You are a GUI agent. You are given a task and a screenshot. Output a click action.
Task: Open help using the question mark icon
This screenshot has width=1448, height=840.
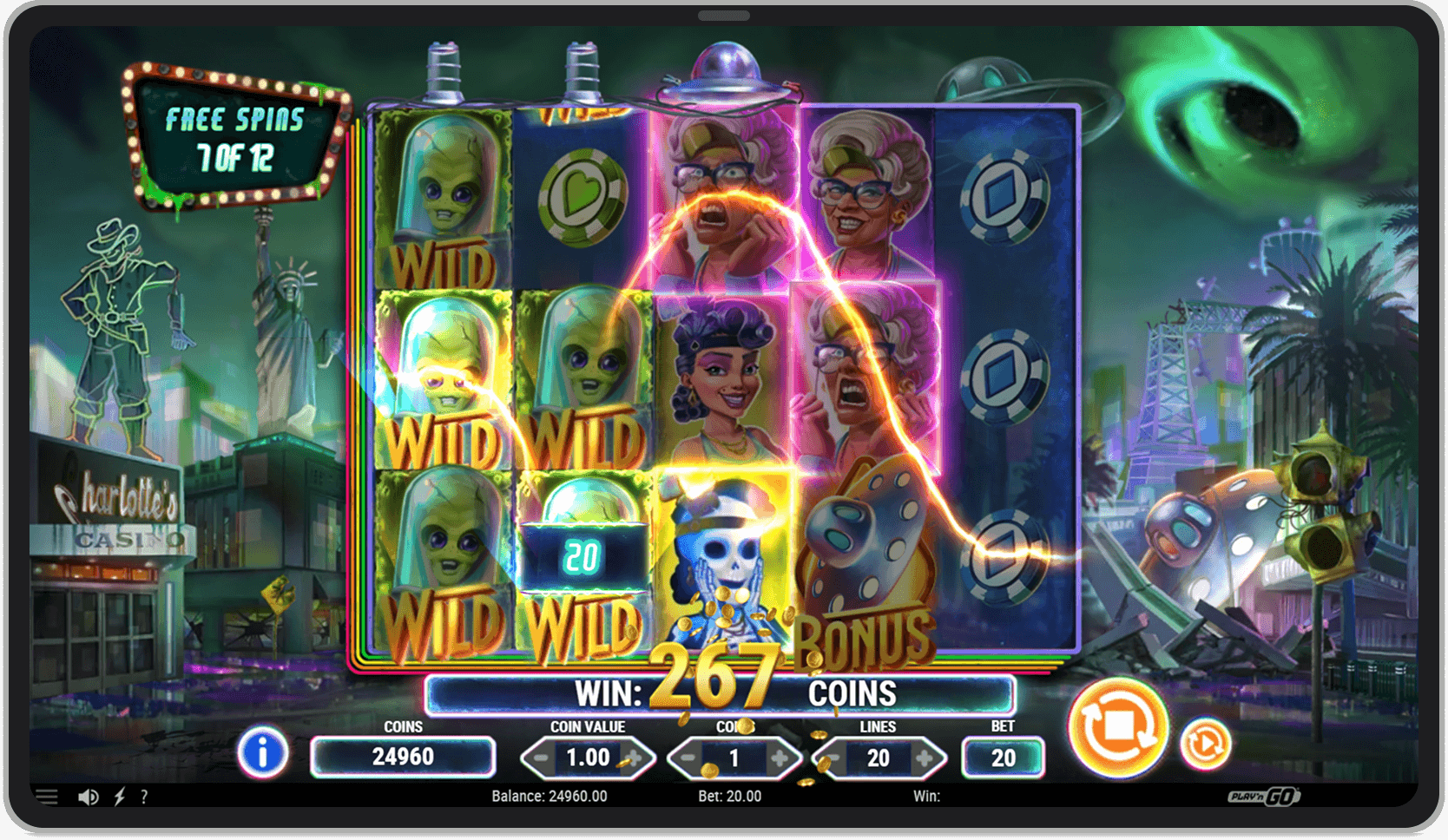click(145, 796)
